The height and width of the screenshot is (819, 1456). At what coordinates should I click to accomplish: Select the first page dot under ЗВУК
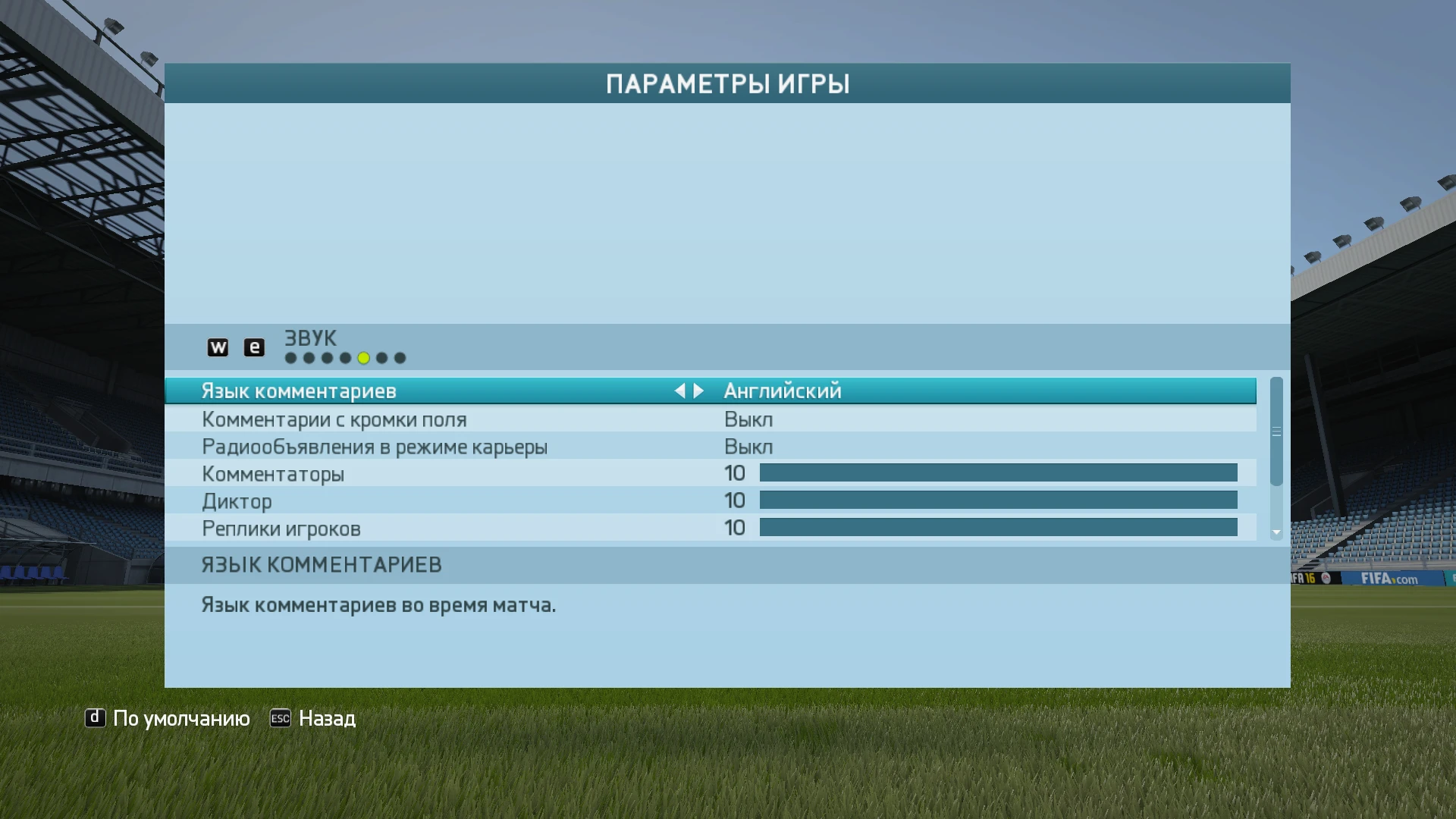[290, 357]
